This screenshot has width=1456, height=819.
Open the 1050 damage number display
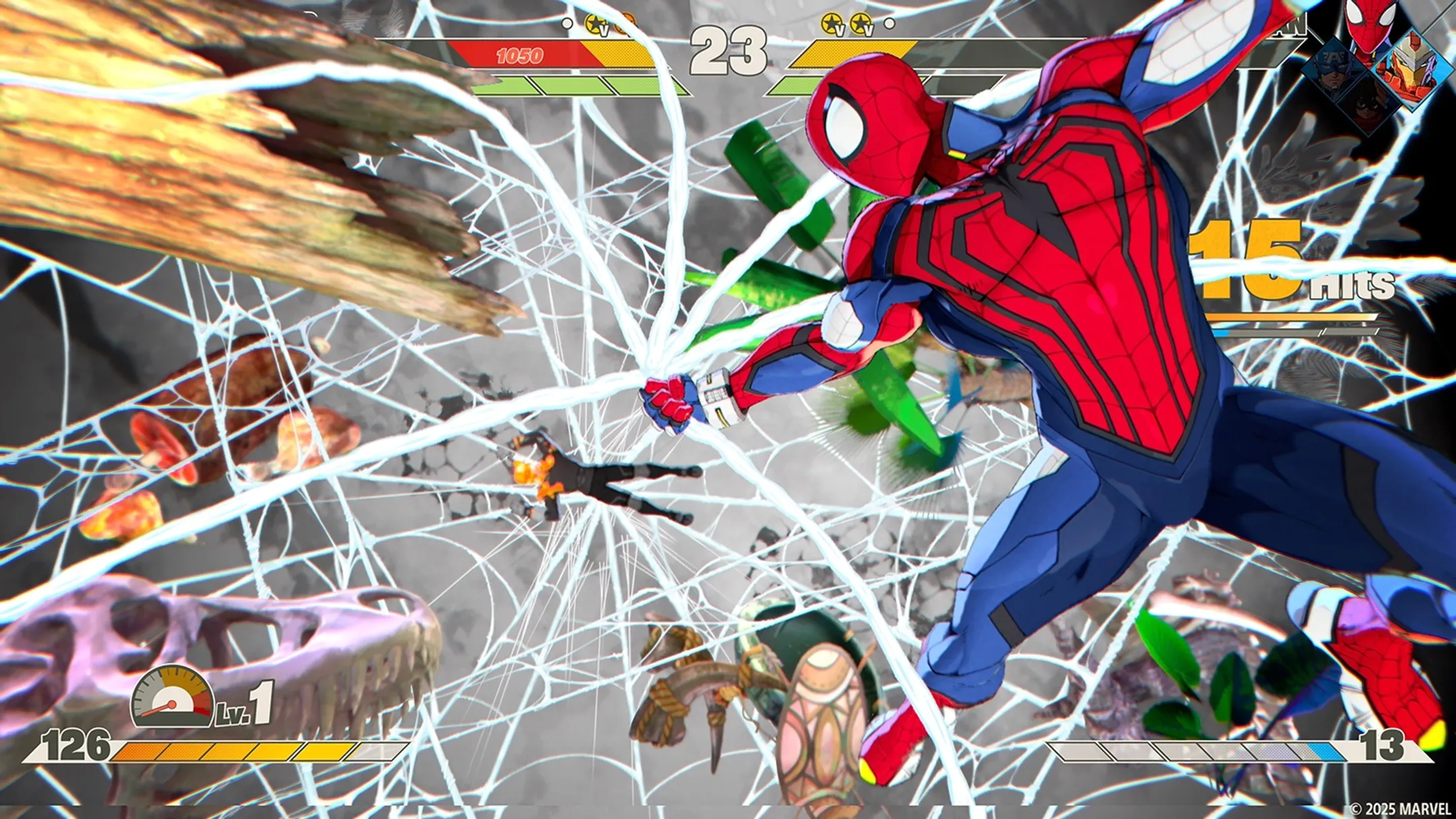519,54
